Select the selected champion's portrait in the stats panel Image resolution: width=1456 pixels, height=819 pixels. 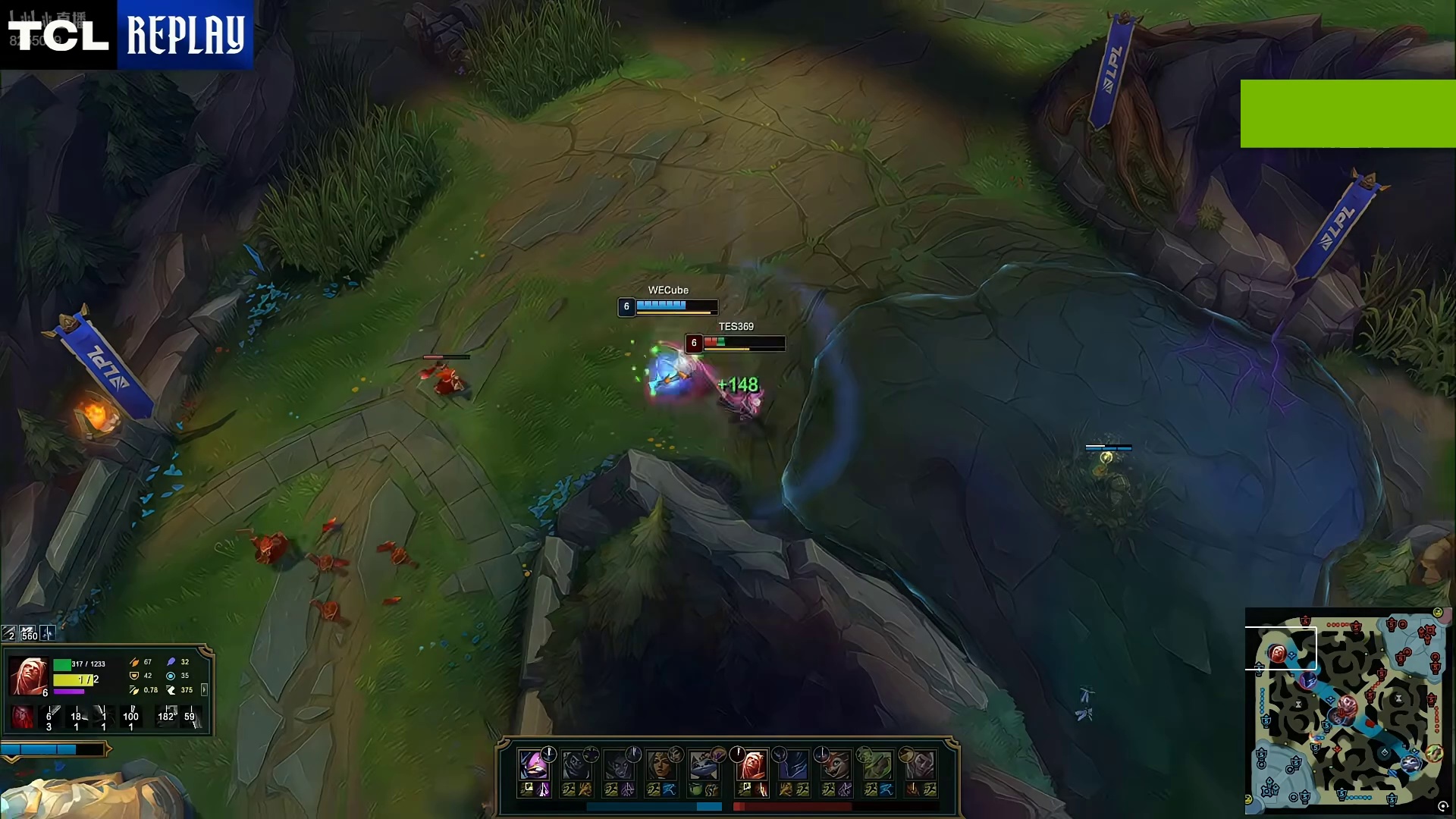(29, 676)
